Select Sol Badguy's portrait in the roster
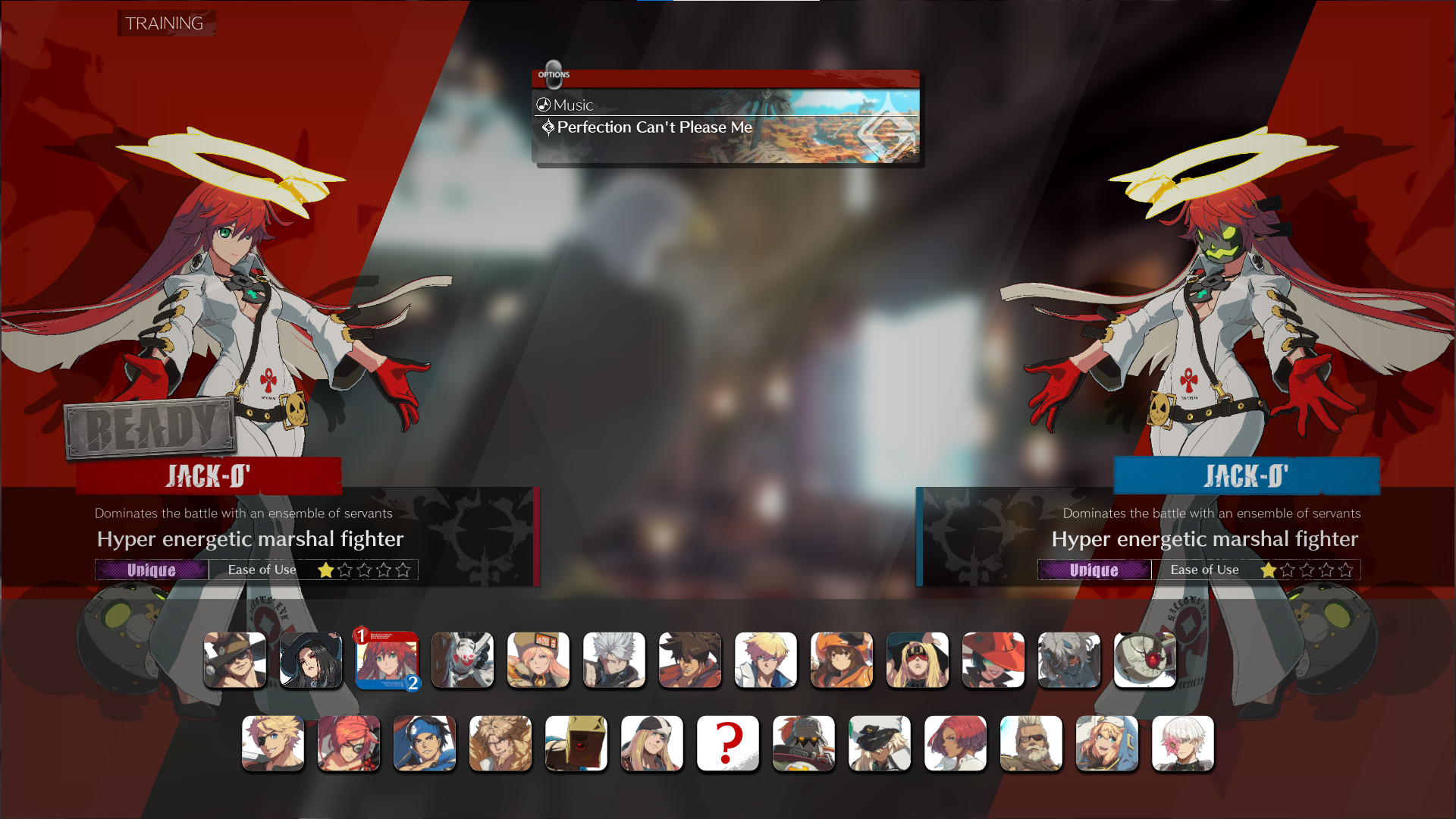 (x=690, y=660)
